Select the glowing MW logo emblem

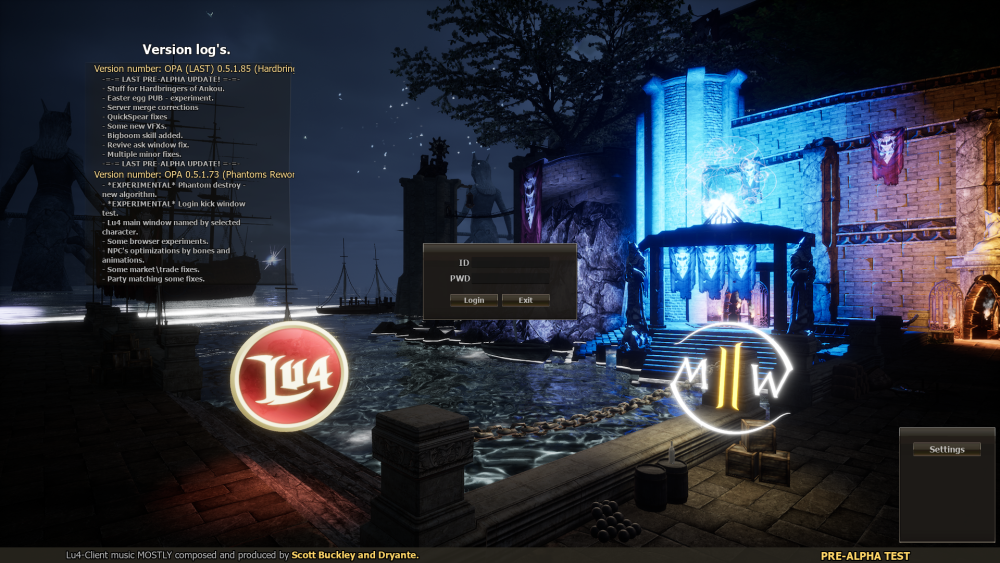coord(733,377)
